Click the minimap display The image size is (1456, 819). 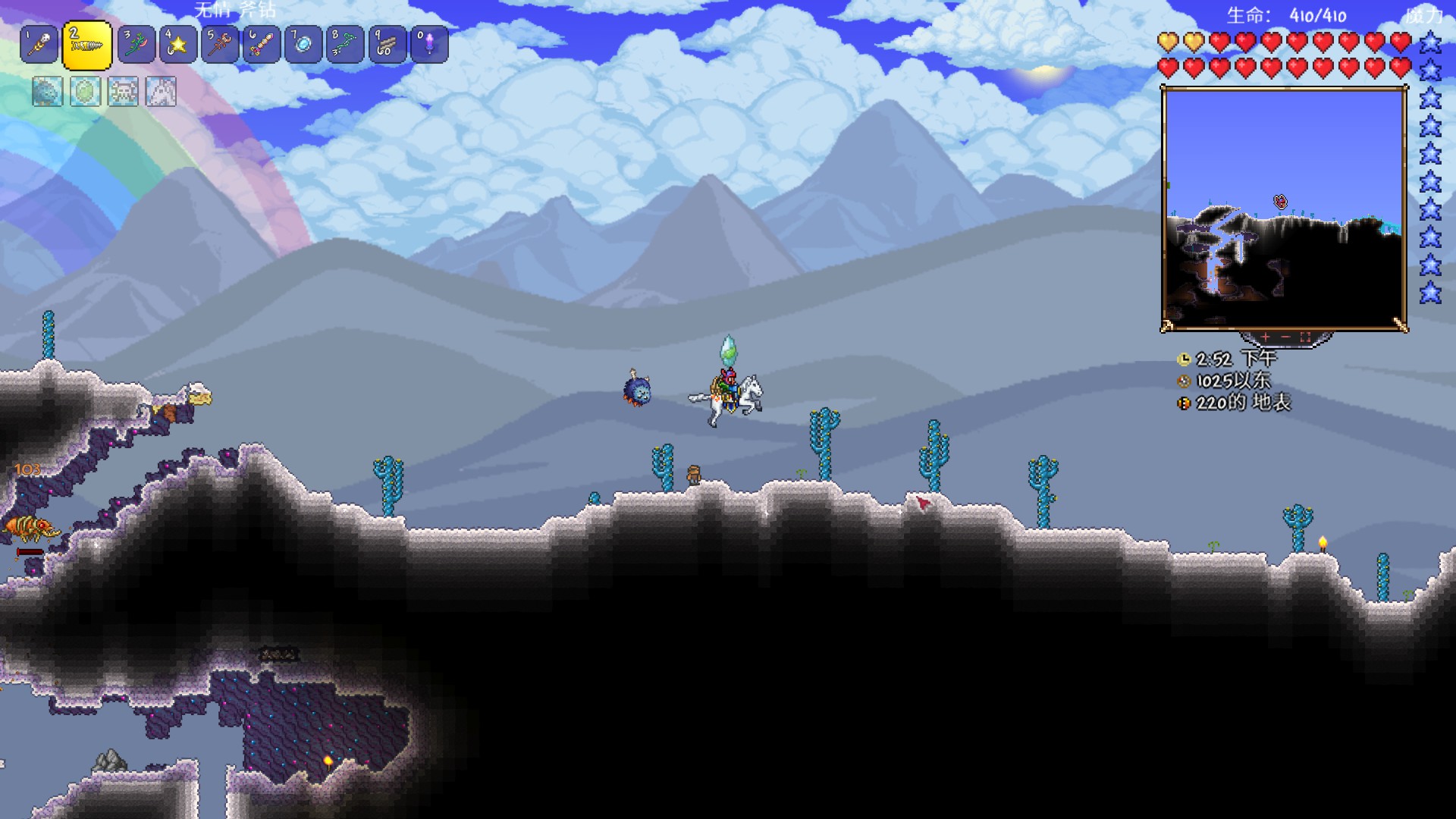click(1284, 209)
